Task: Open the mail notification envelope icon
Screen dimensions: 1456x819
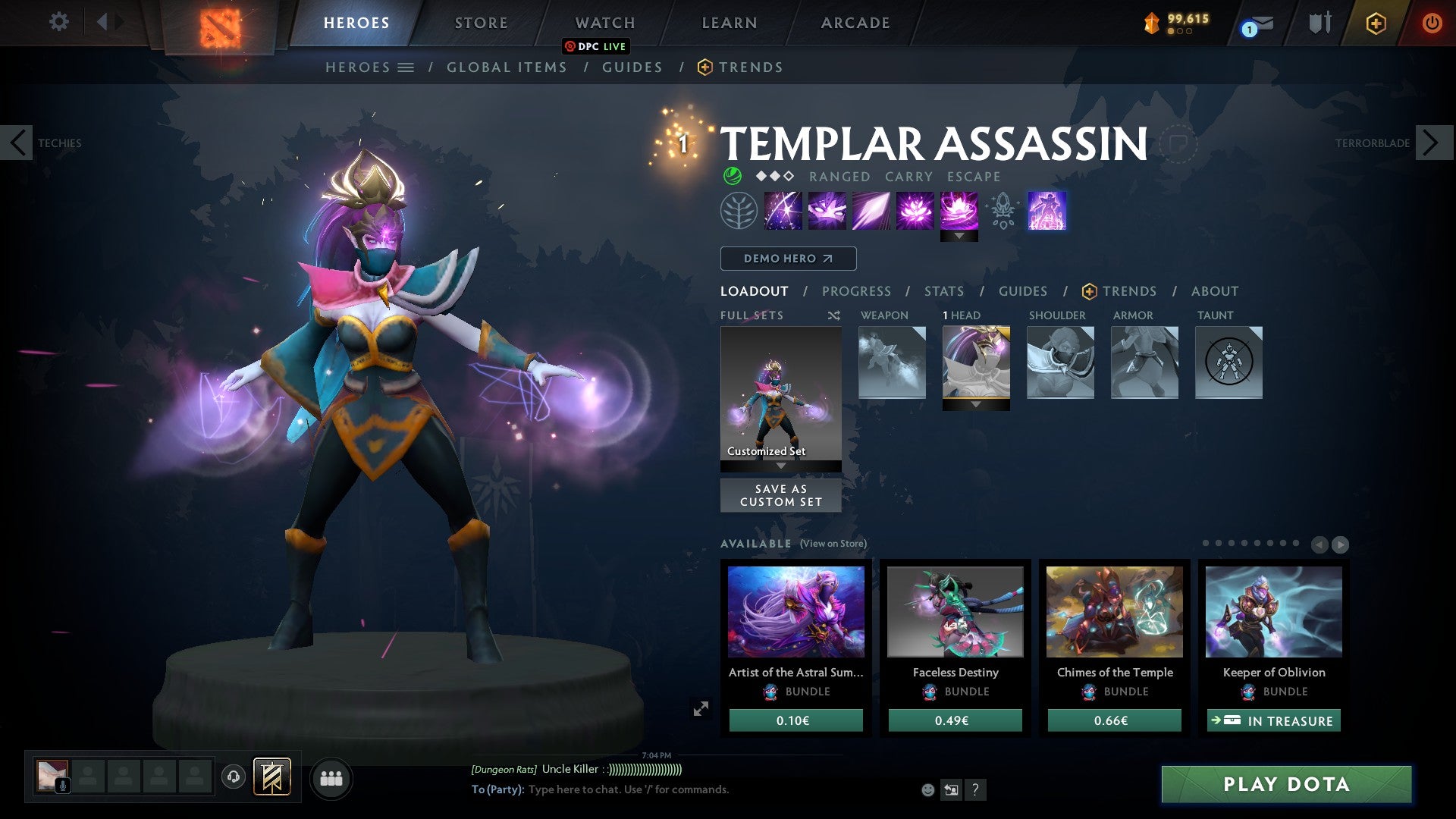Action: click(1261, 21)
